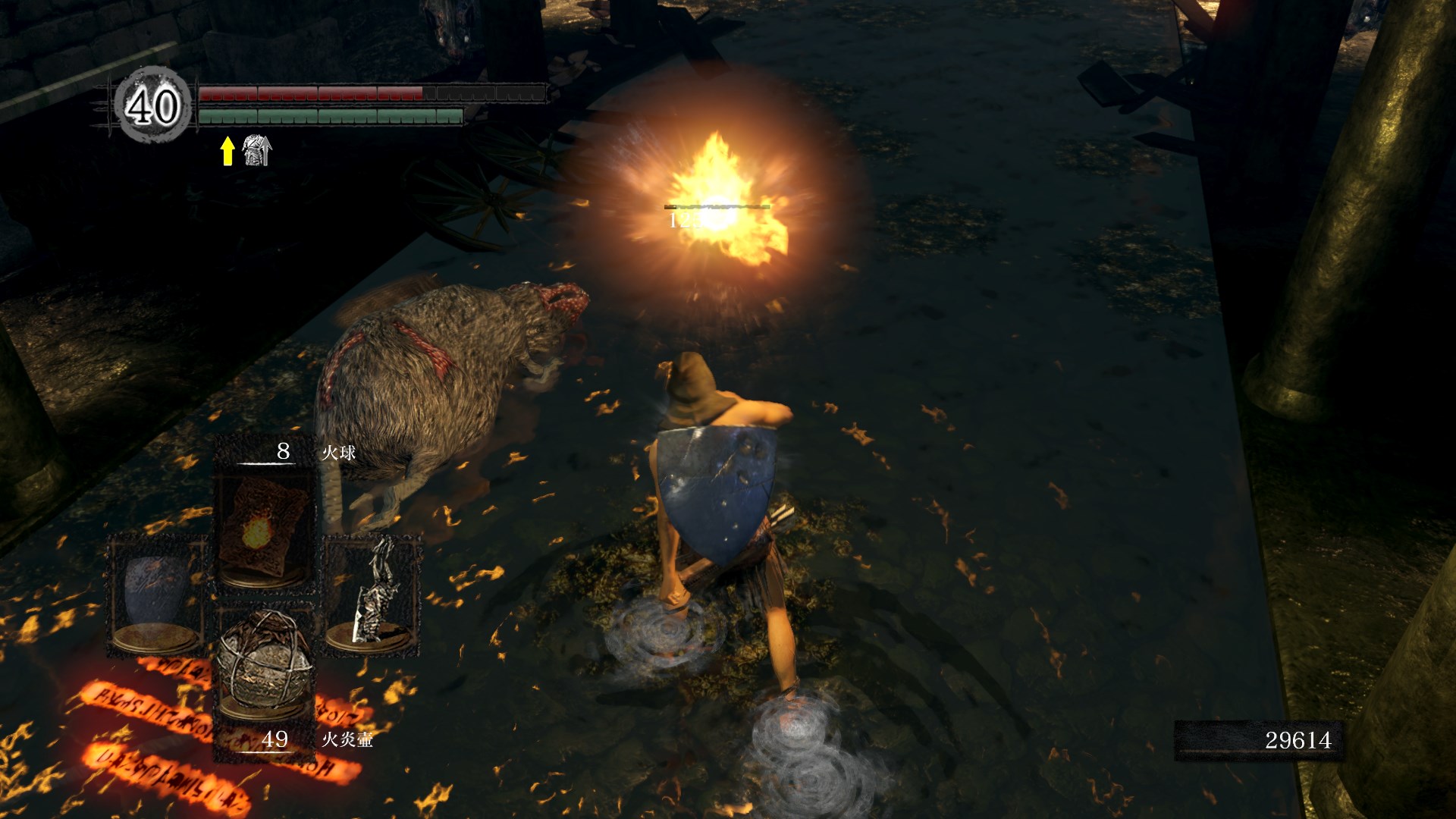Screen dimensions: 1456x819
Task: Click the yellow up-arrow buff icon
Action: (x=227, y=150)
